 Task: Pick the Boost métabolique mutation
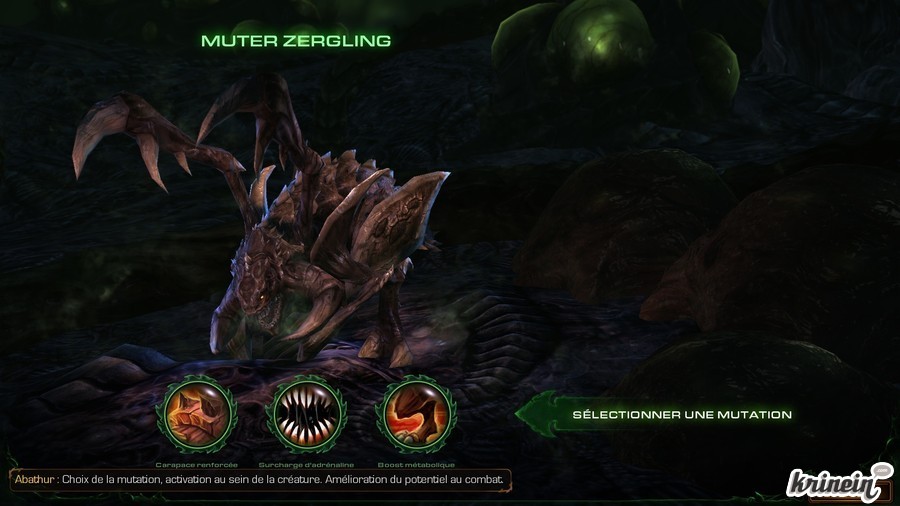[x=415, y=415]
